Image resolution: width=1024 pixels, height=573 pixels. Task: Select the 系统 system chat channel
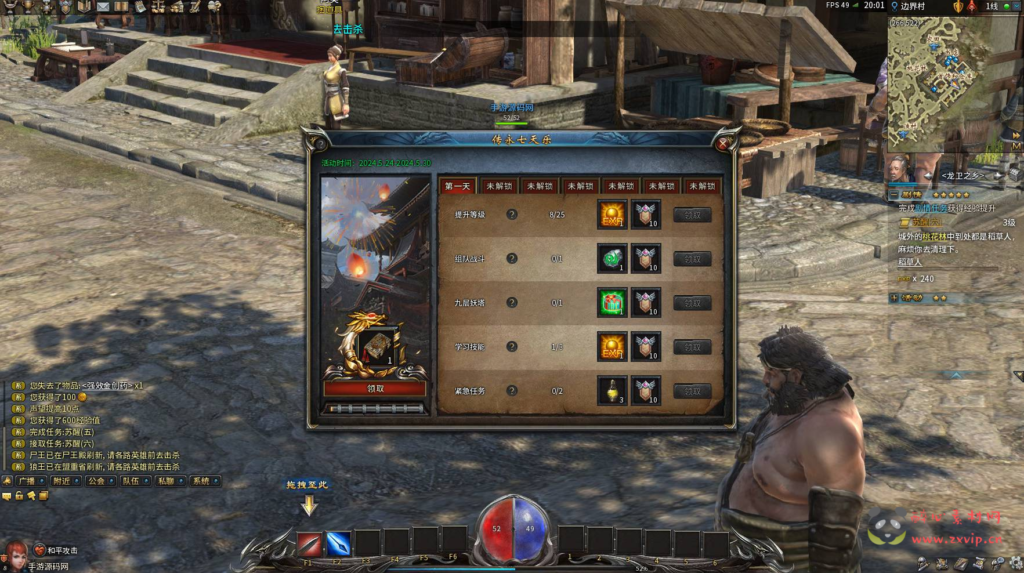(201, 481)
